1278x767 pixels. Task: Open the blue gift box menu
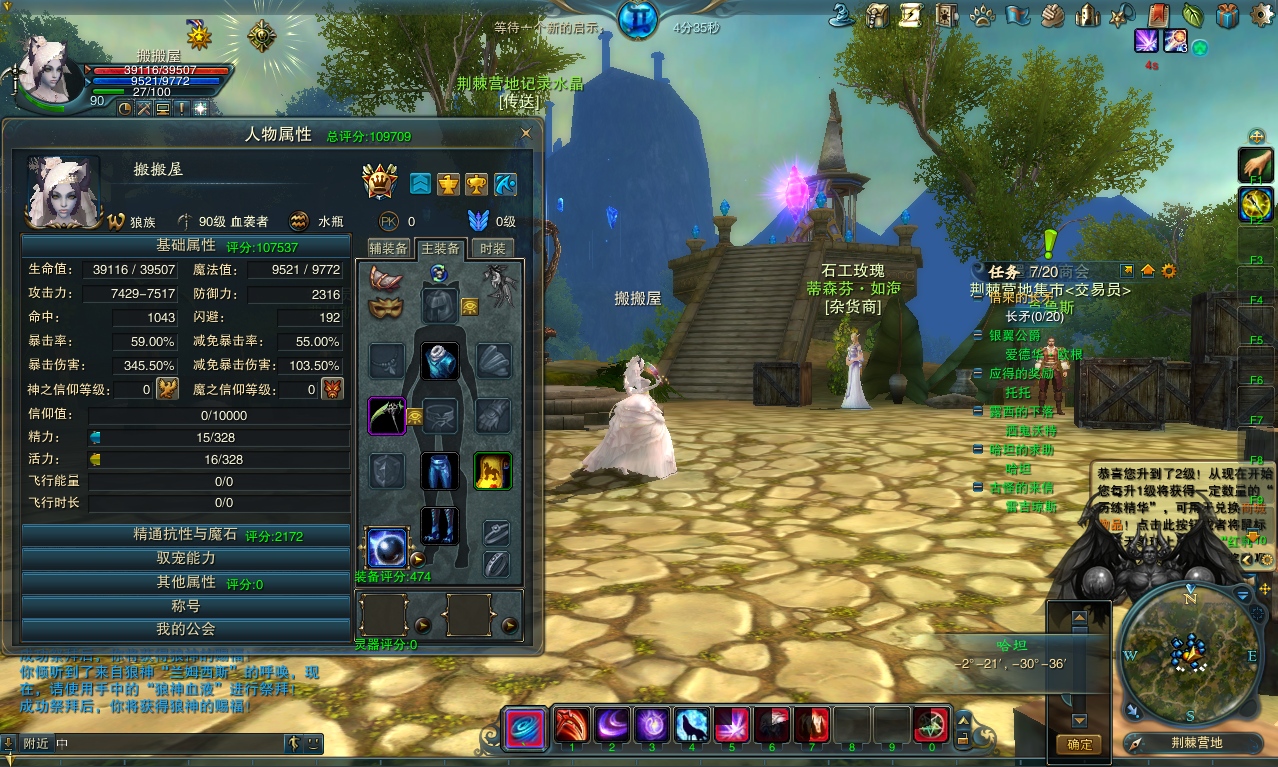tap(1227, 15)
